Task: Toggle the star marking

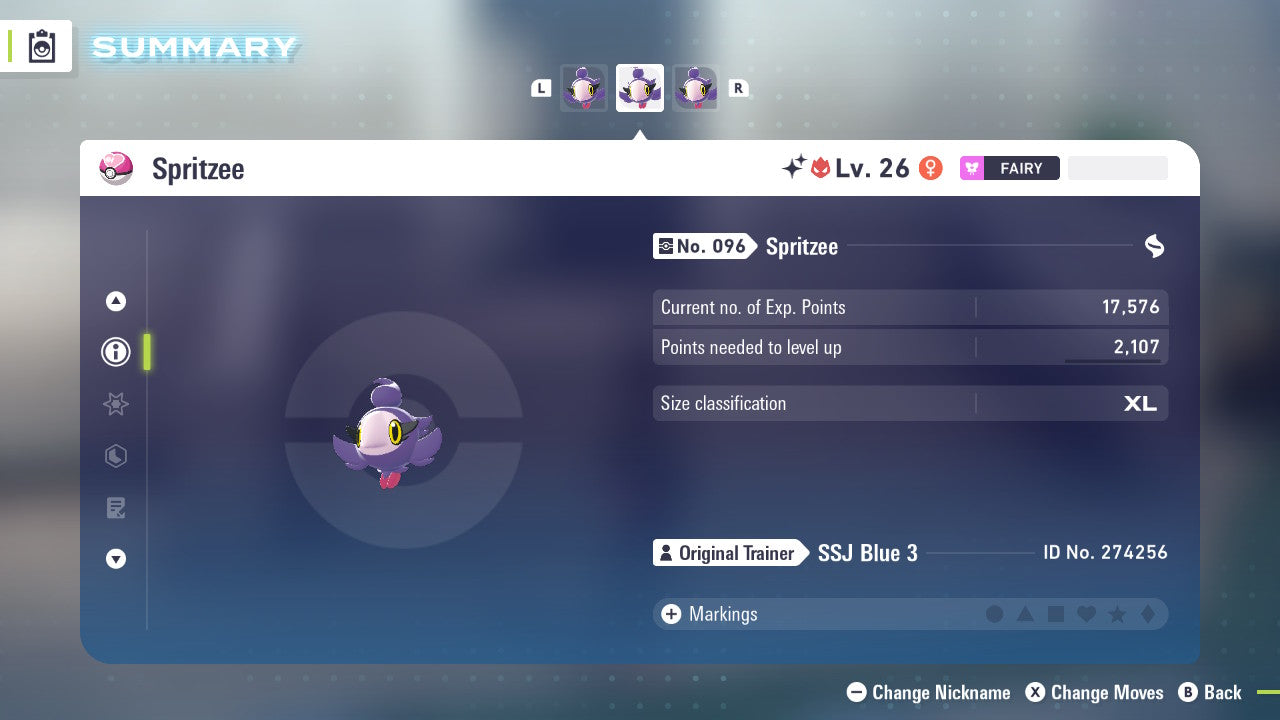Action: (1117, 614)
